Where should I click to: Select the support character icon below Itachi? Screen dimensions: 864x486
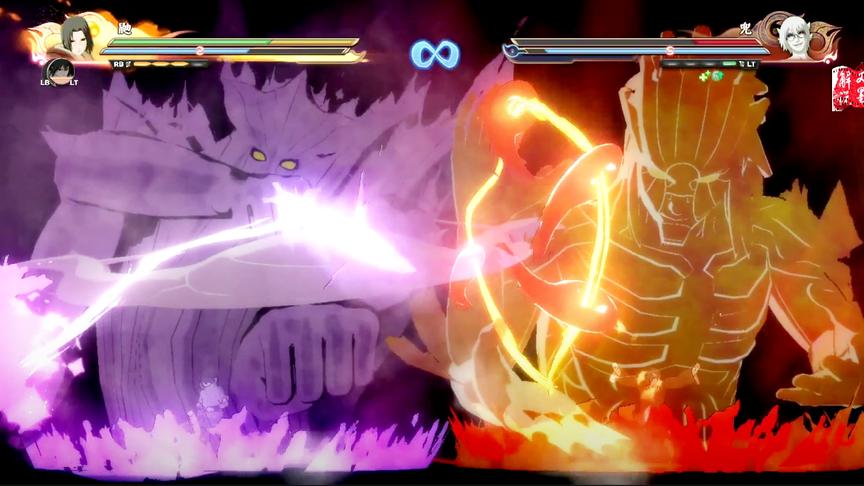[x=59, y=71]
